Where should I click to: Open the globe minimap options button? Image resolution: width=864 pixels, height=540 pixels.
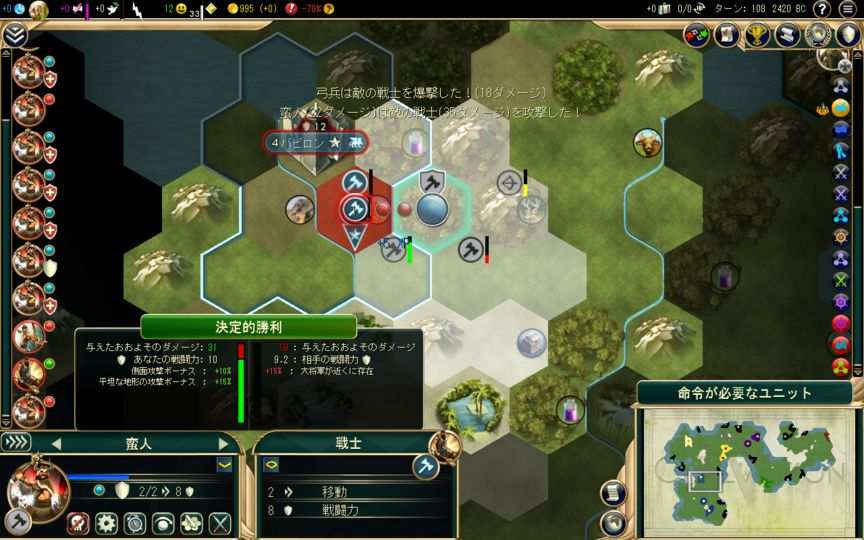614,521
